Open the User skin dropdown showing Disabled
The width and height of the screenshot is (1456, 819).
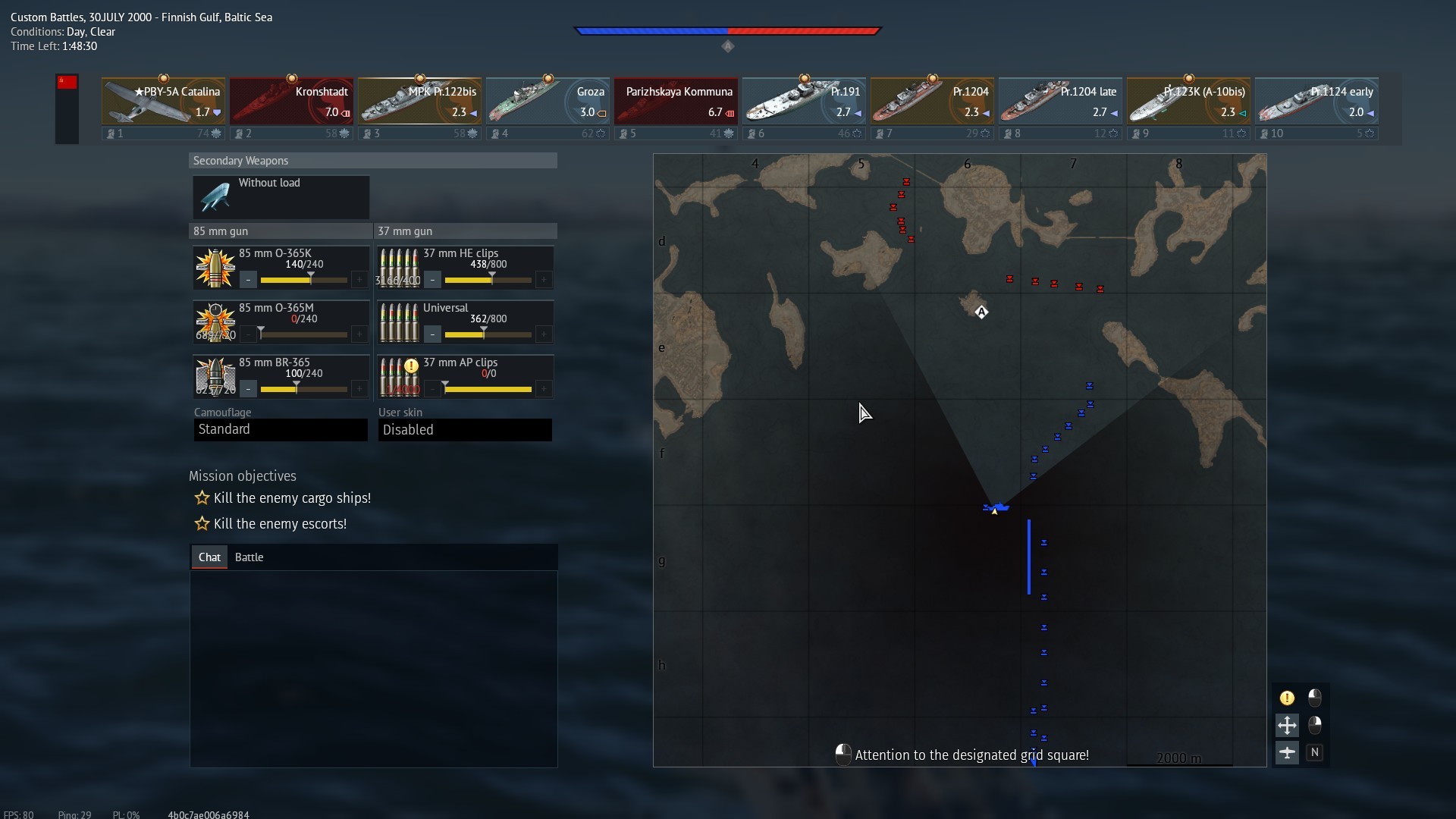tap(465, 429)
